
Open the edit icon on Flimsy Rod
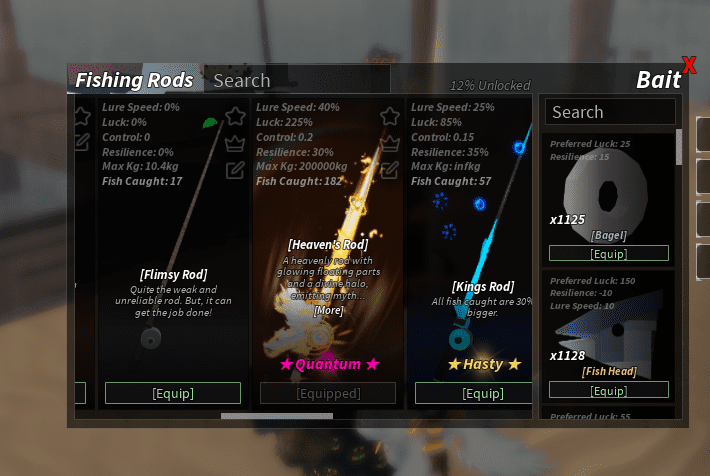(x=235, y=168)
